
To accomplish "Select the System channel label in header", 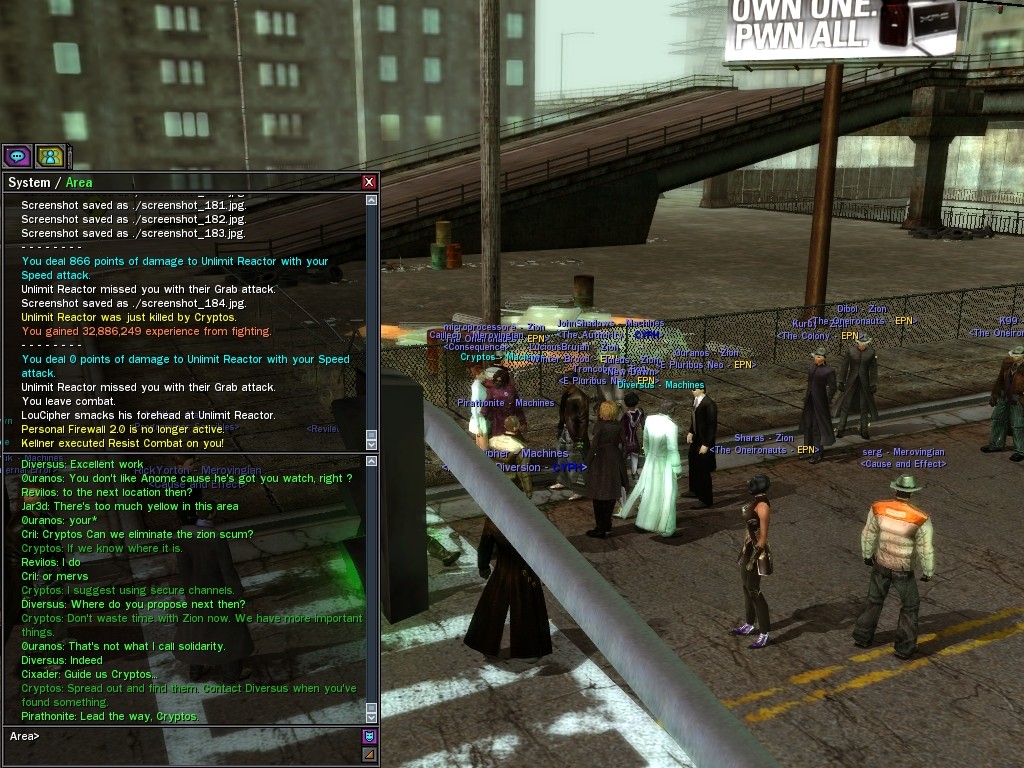I will (x=28, y=182).
